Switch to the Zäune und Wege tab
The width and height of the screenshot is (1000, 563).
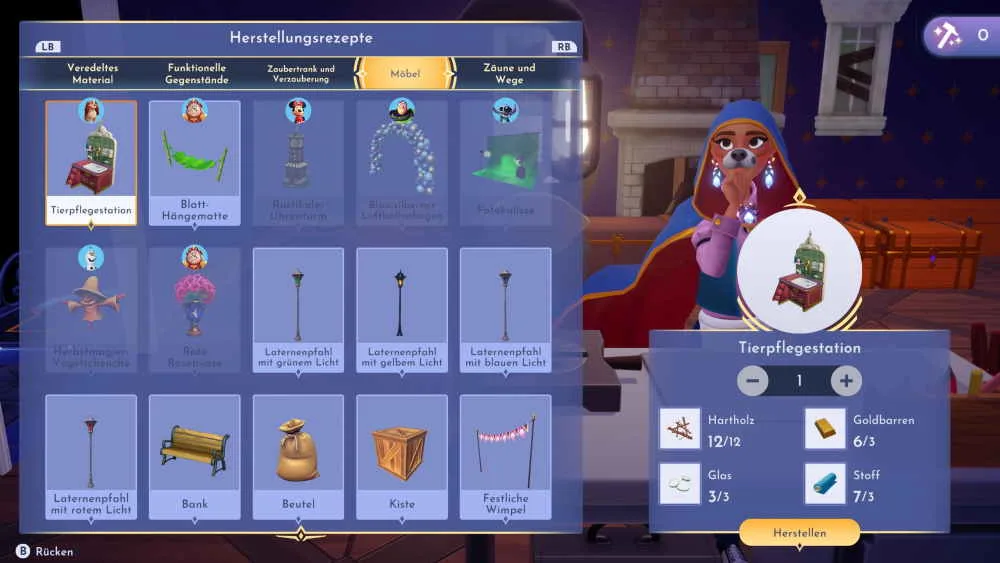[x=509, y=73]
